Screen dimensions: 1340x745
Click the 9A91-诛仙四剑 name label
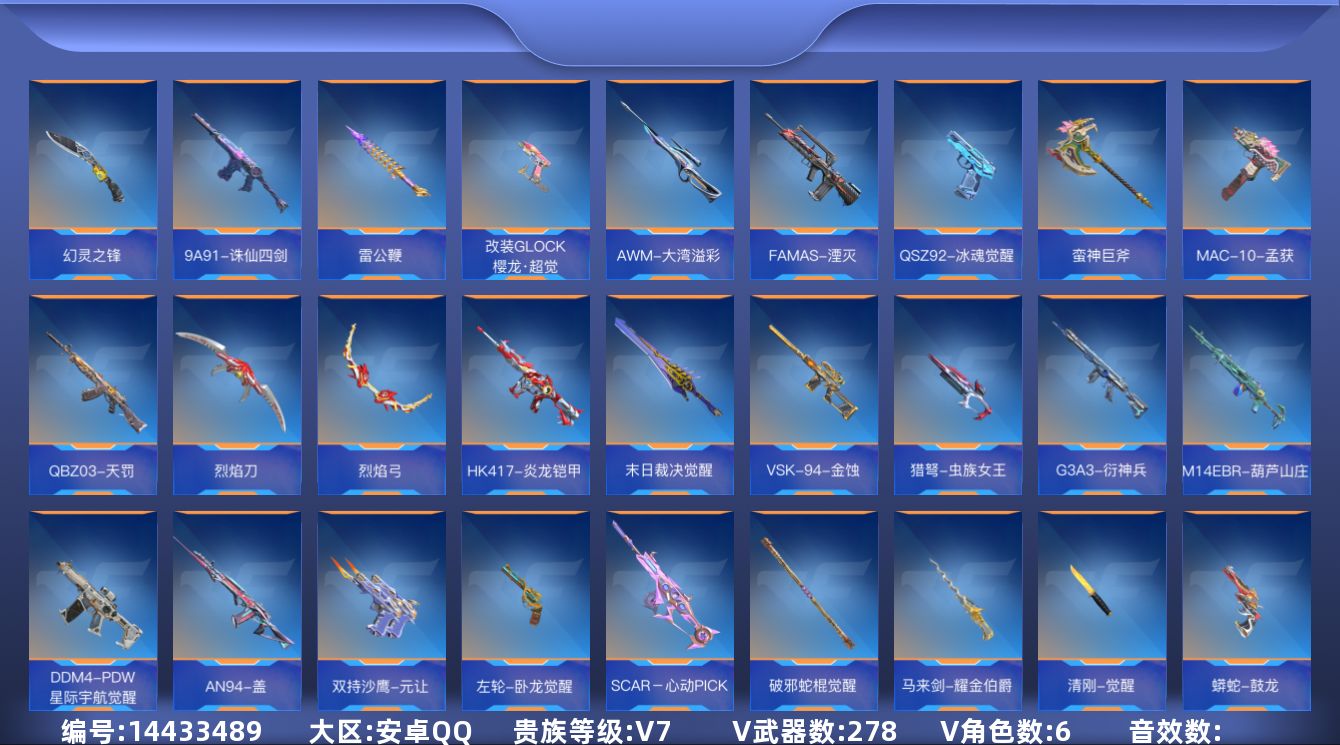click(x=237, y=253)
